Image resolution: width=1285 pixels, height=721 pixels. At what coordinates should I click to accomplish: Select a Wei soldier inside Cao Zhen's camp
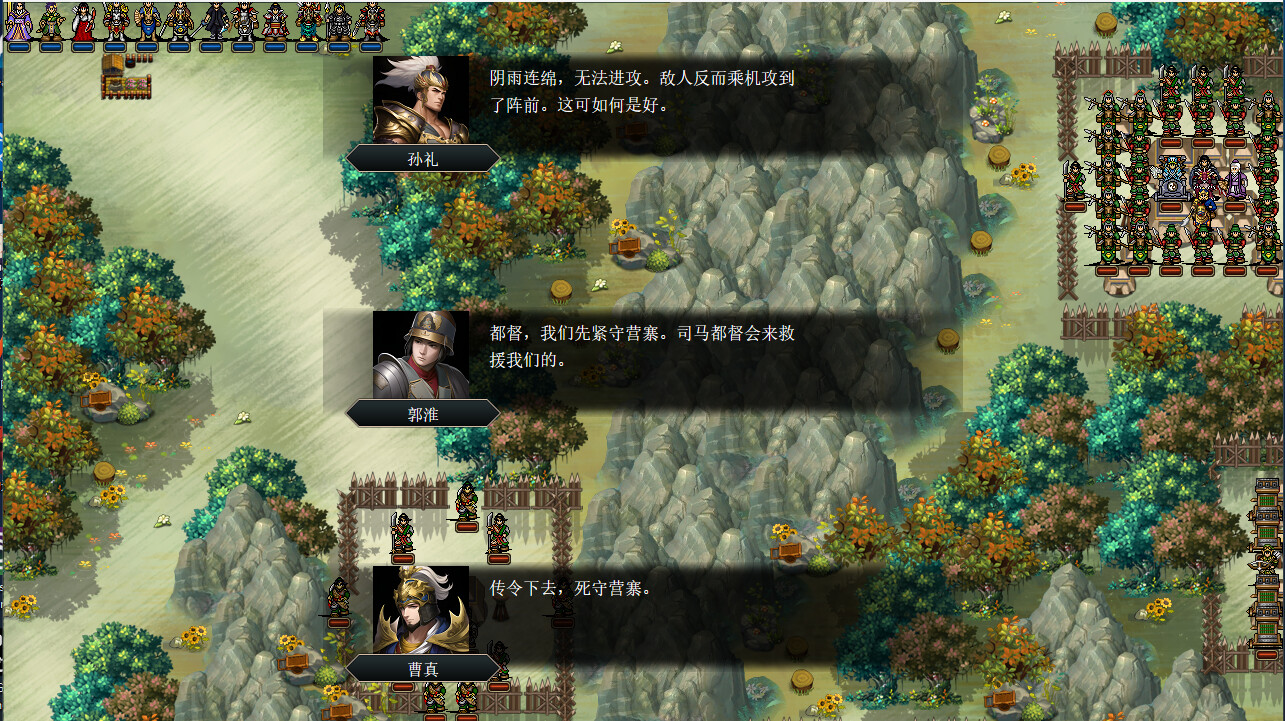pos(402,532)
